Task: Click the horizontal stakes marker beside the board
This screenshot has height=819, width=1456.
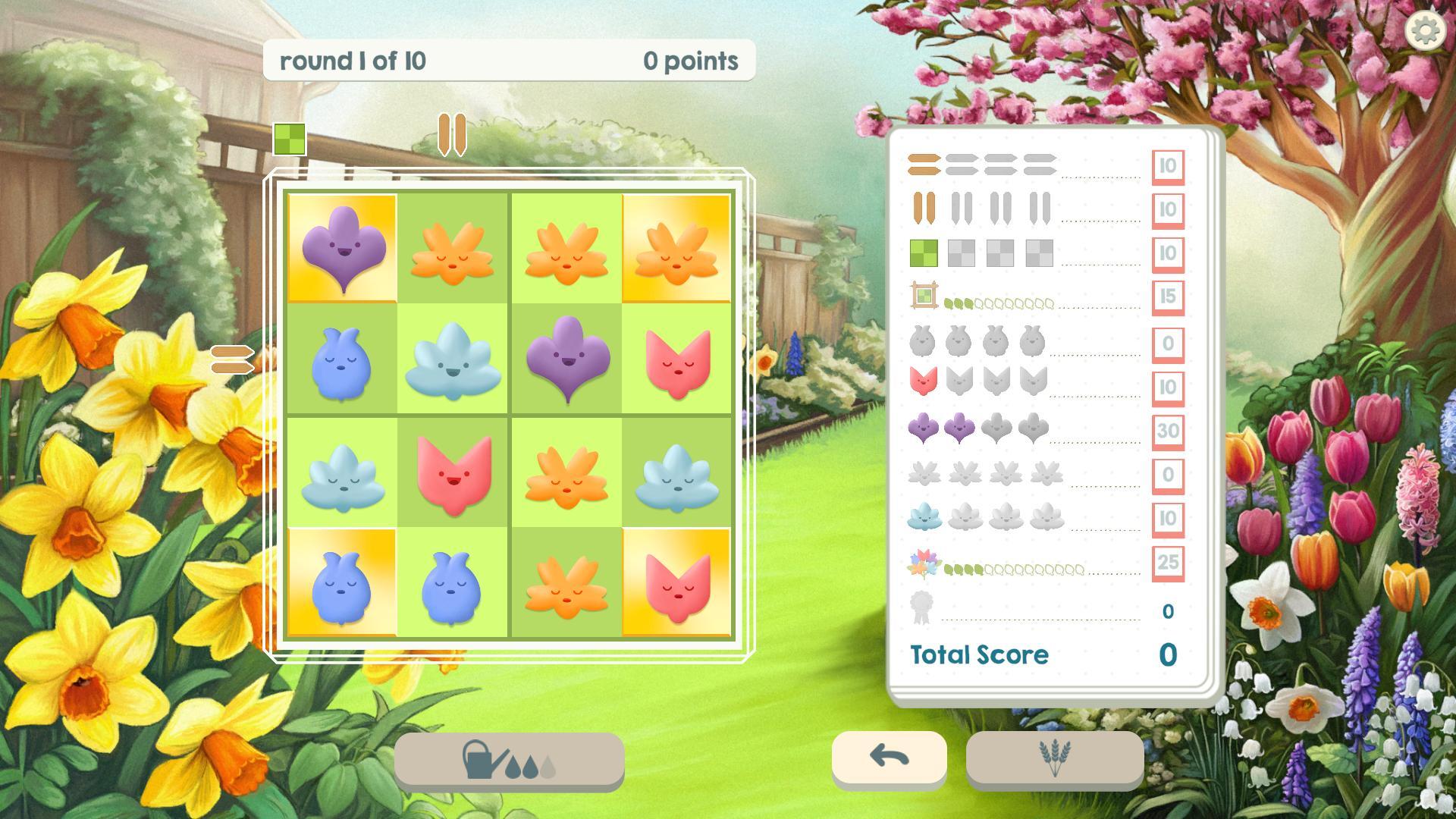Action: click(232, 359)
